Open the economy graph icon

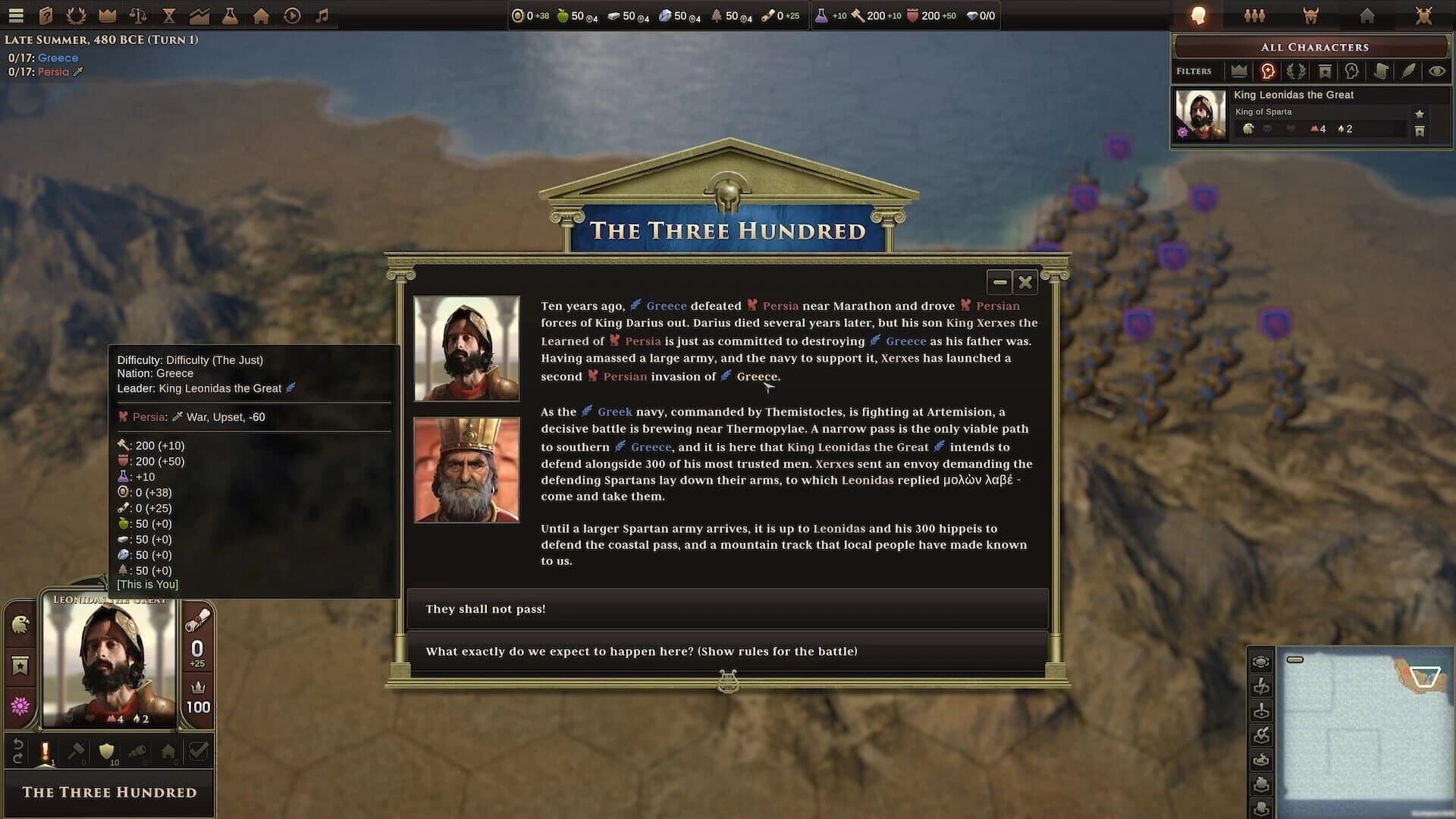pyautogui.click(x=199, y=15)
